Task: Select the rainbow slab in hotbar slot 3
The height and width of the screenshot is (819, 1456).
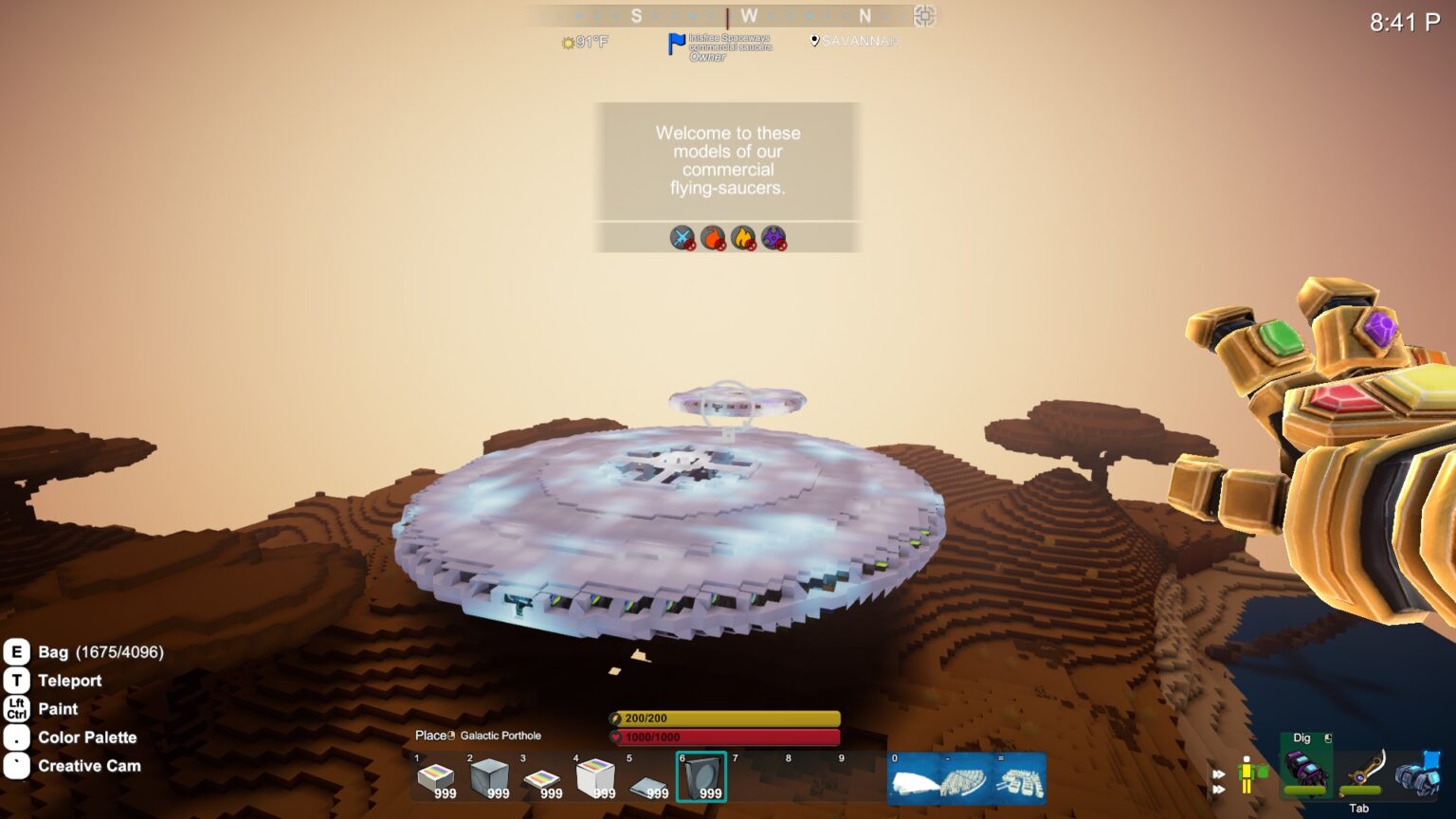Action: [542, 778]
